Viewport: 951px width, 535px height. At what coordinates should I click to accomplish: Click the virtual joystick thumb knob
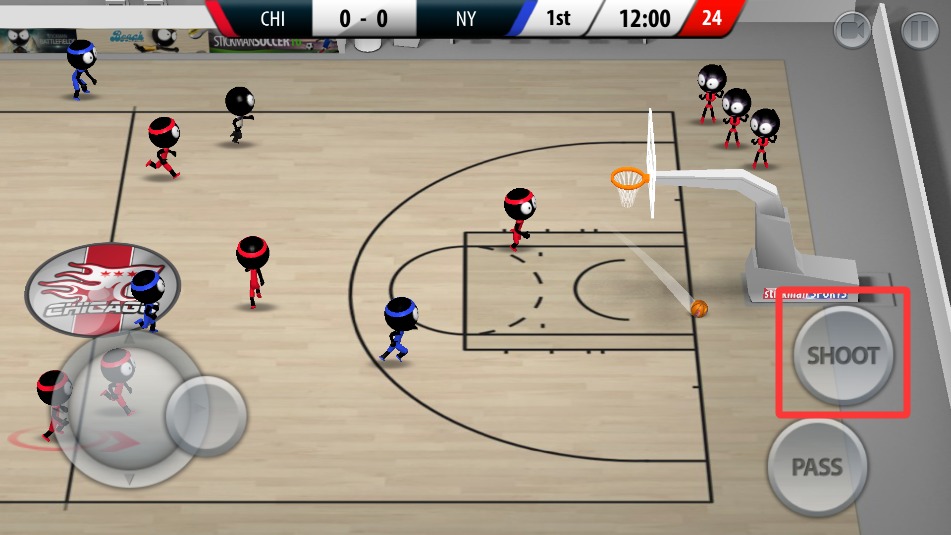(205, 414)
